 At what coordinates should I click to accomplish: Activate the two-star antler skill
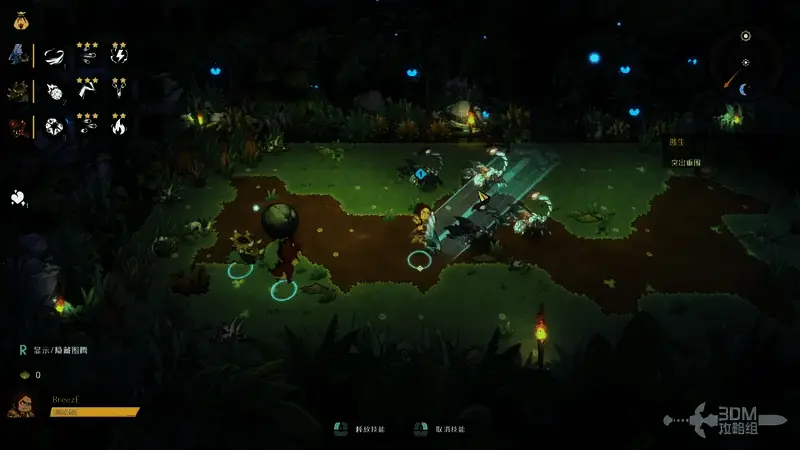click(x=119, y=93)
